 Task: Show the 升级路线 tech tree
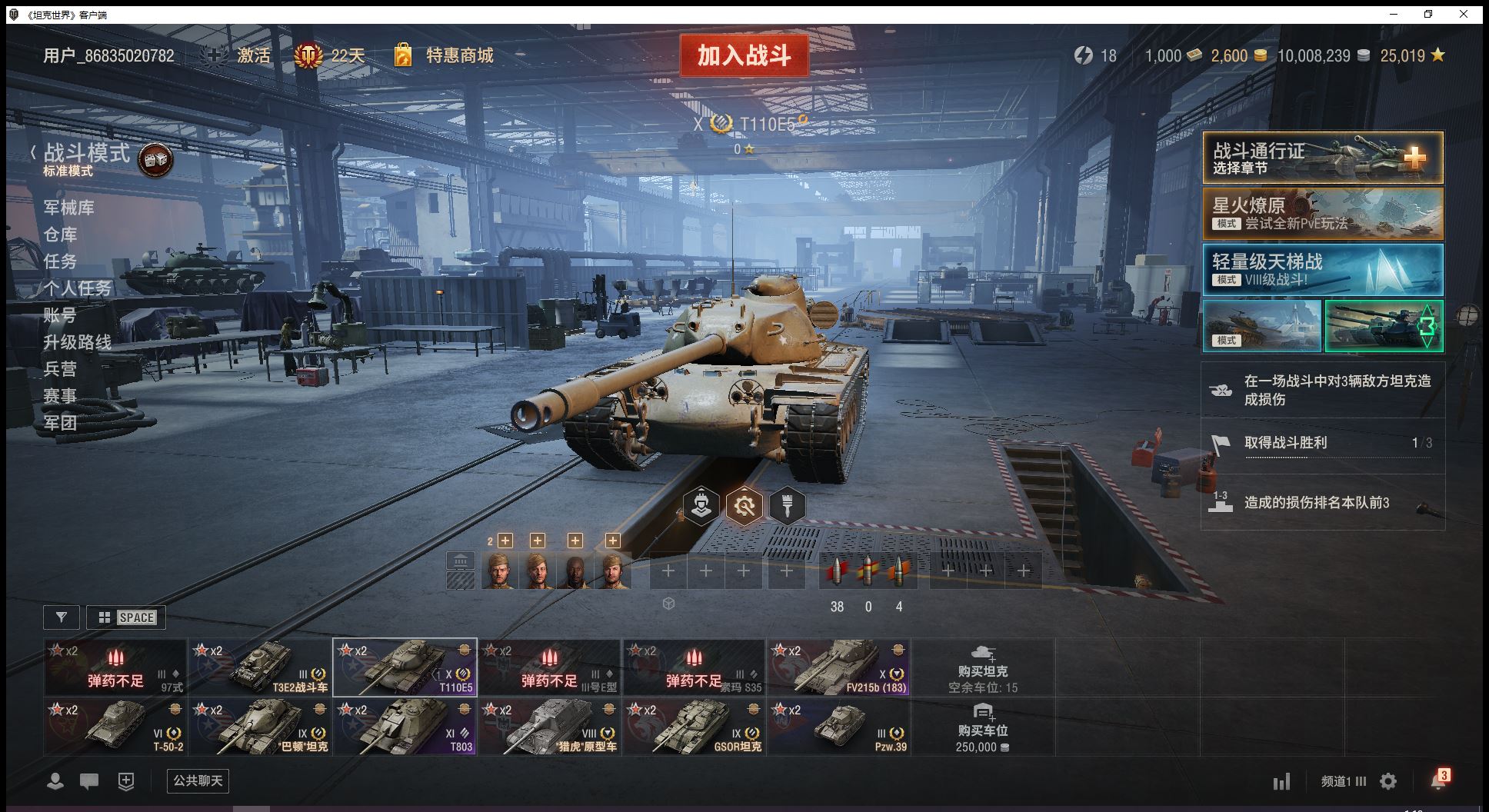78,342
